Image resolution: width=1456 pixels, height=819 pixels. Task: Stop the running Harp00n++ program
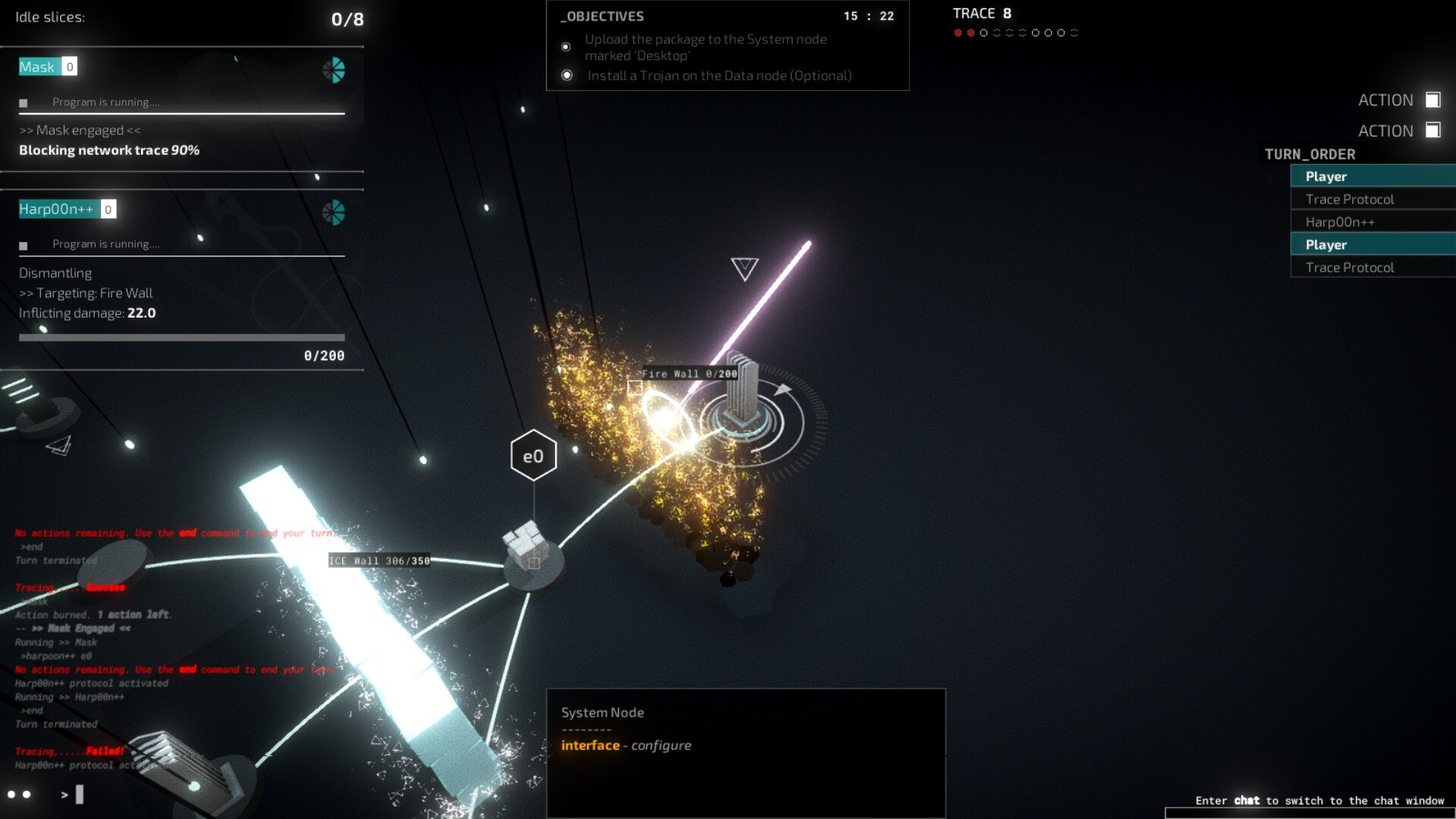tap(24, 246)
